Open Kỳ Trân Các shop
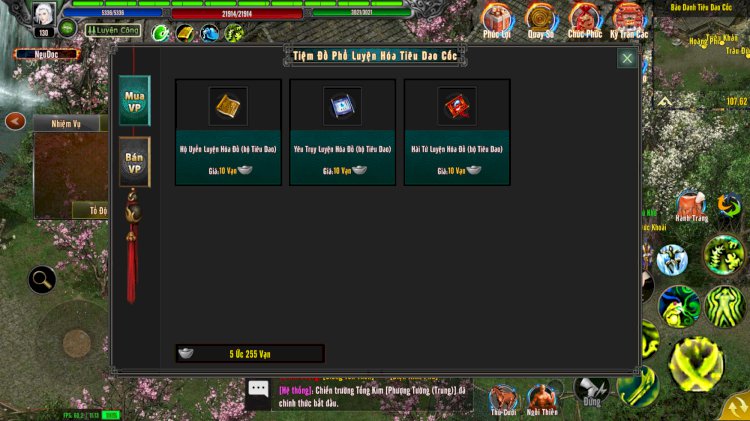750x421 pixels. point(629,19)
